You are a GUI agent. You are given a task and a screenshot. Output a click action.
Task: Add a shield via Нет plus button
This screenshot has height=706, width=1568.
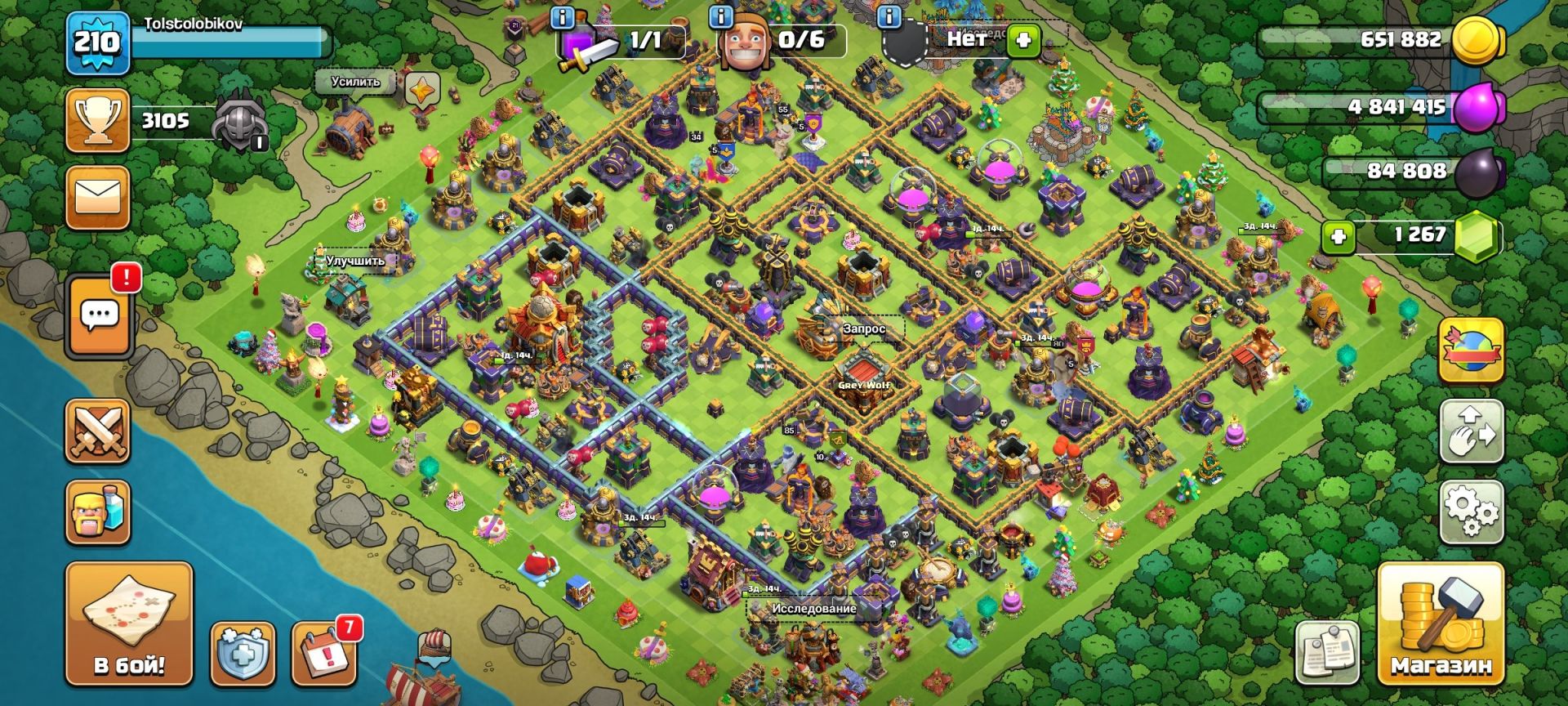pos(1022,40)
